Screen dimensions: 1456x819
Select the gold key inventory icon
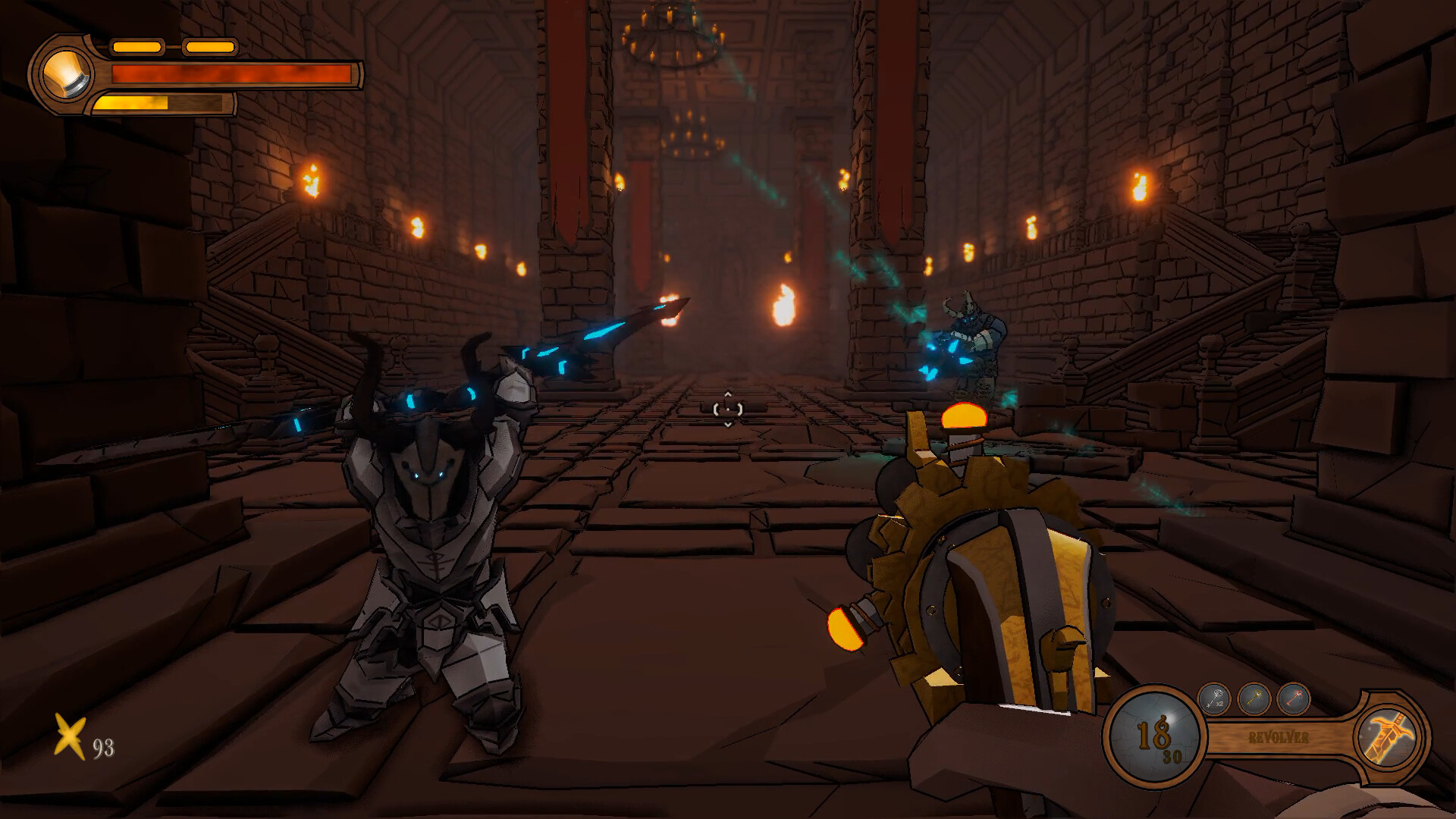click(x=1251, y=698)
